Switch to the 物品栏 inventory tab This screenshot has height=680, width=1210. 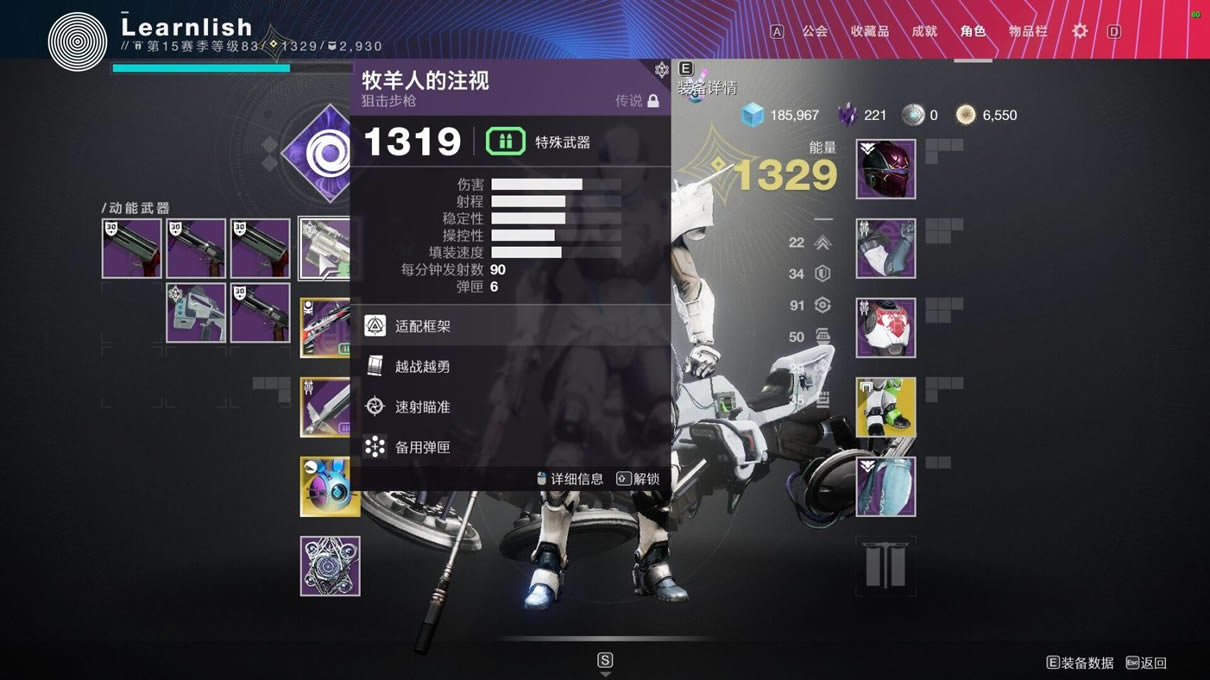click(1028, 31)
